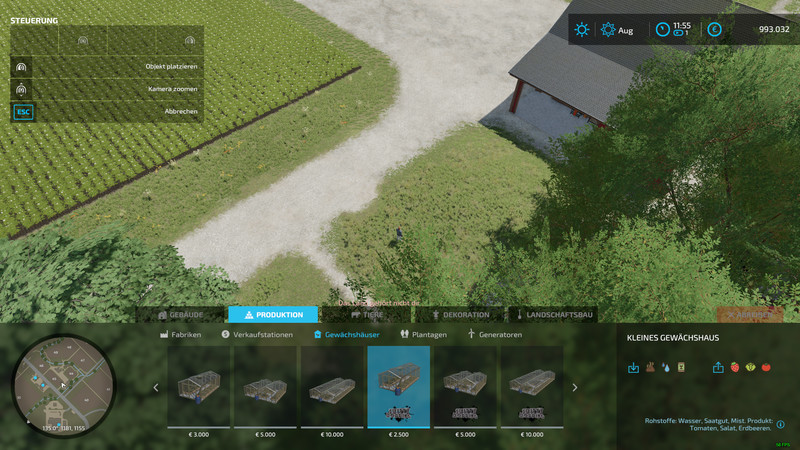Click the left arrow of the building list
This screenshot has width=800, height=450.
point(155,388)
